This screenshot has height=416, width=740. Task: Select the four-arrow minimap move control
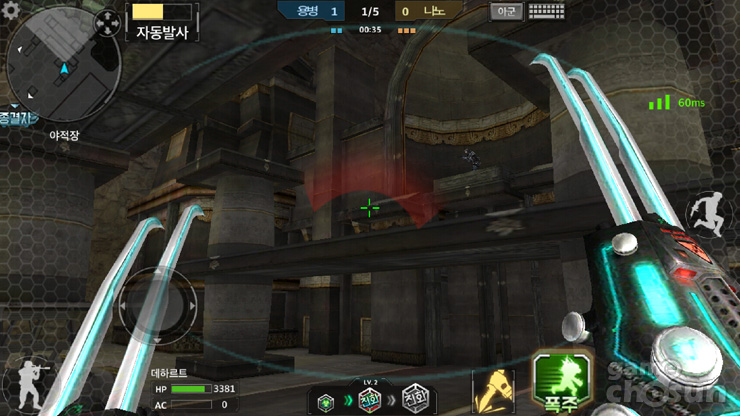coord(105,22)
